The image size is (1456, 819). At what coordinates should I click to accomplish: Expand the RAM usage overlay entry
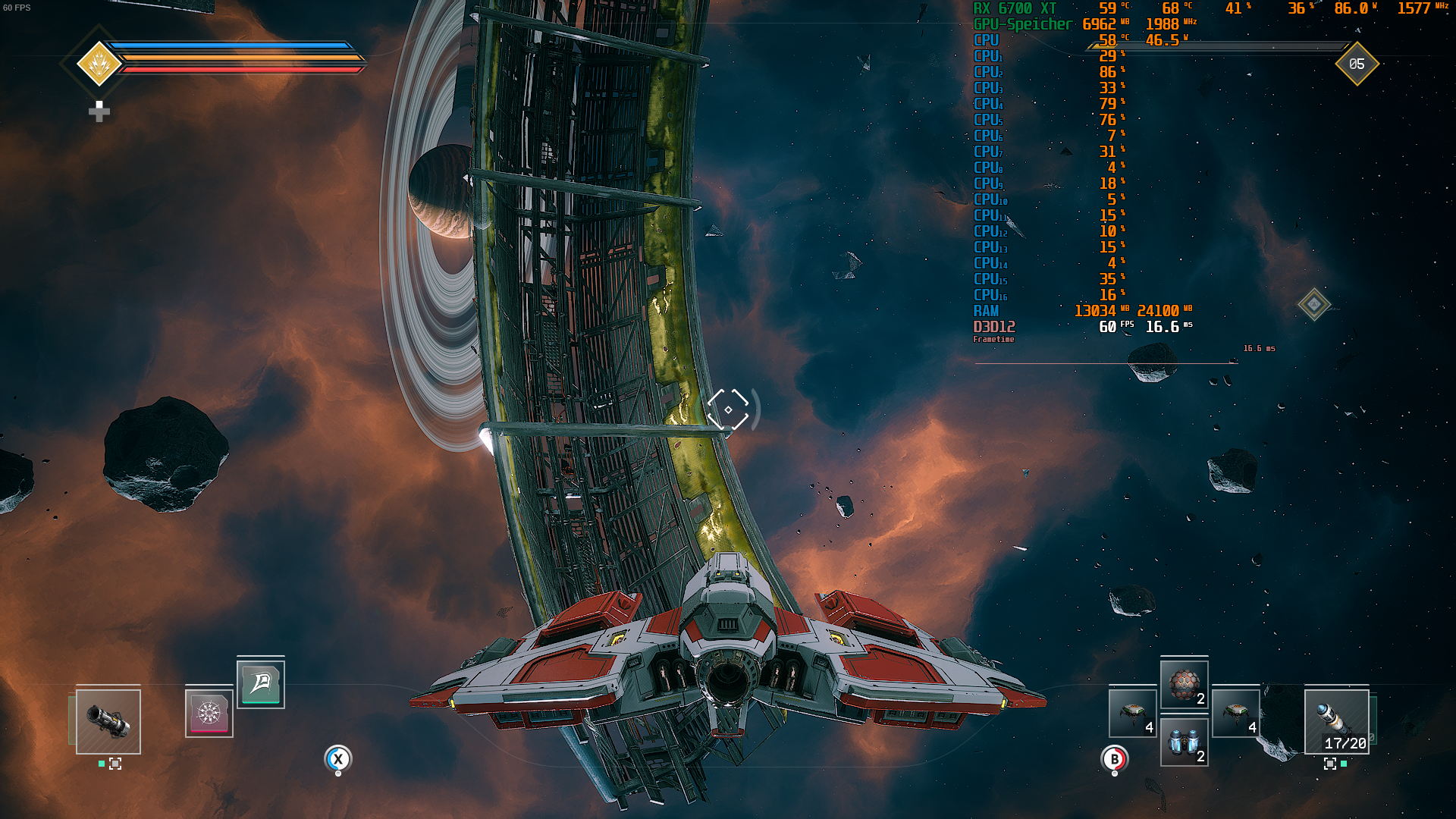pos(984,309)
